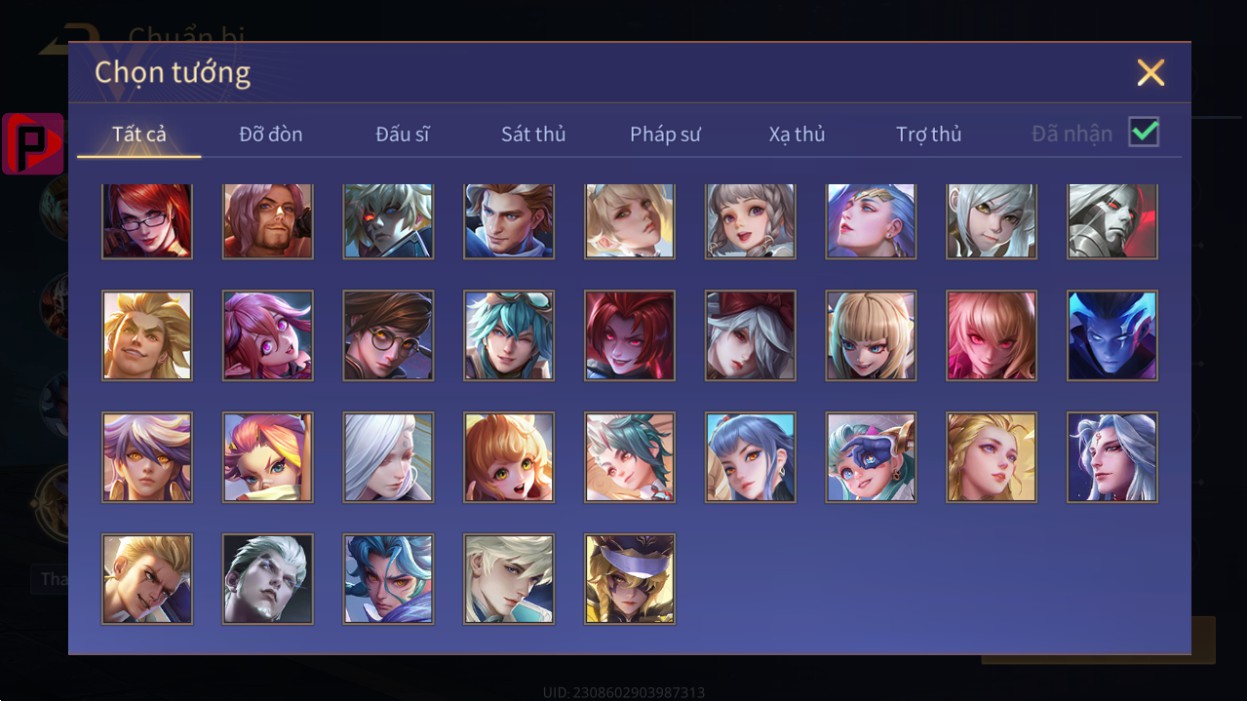Pick the teal-haired hero with goggles
This screenshot has width=1247, height=701.
[509, 336]
